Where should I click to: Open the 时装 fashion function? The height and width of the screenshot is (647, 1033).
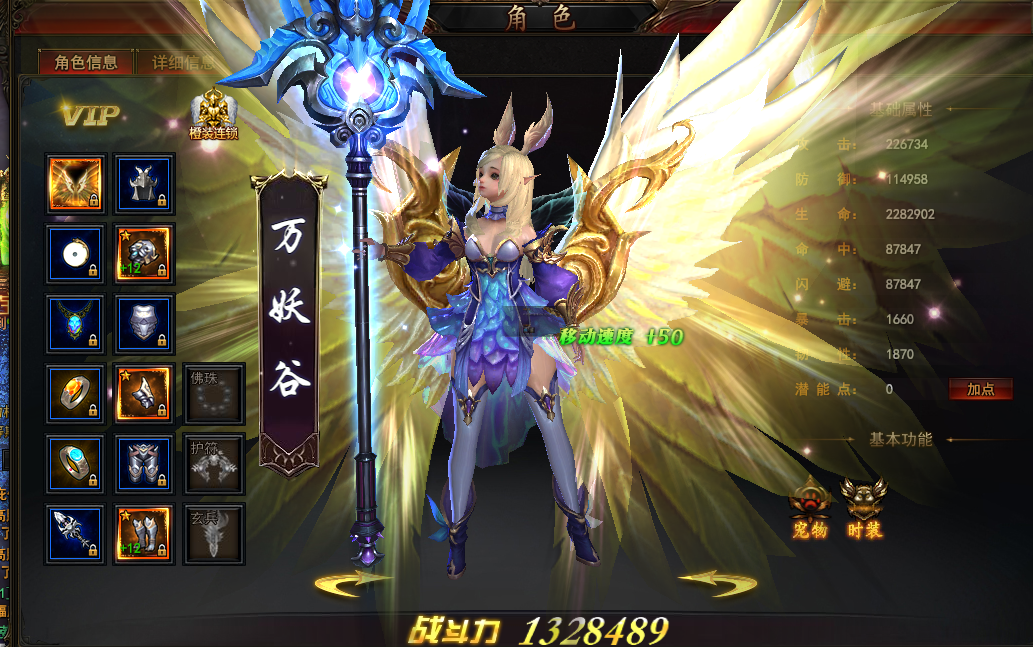[863, 509]
